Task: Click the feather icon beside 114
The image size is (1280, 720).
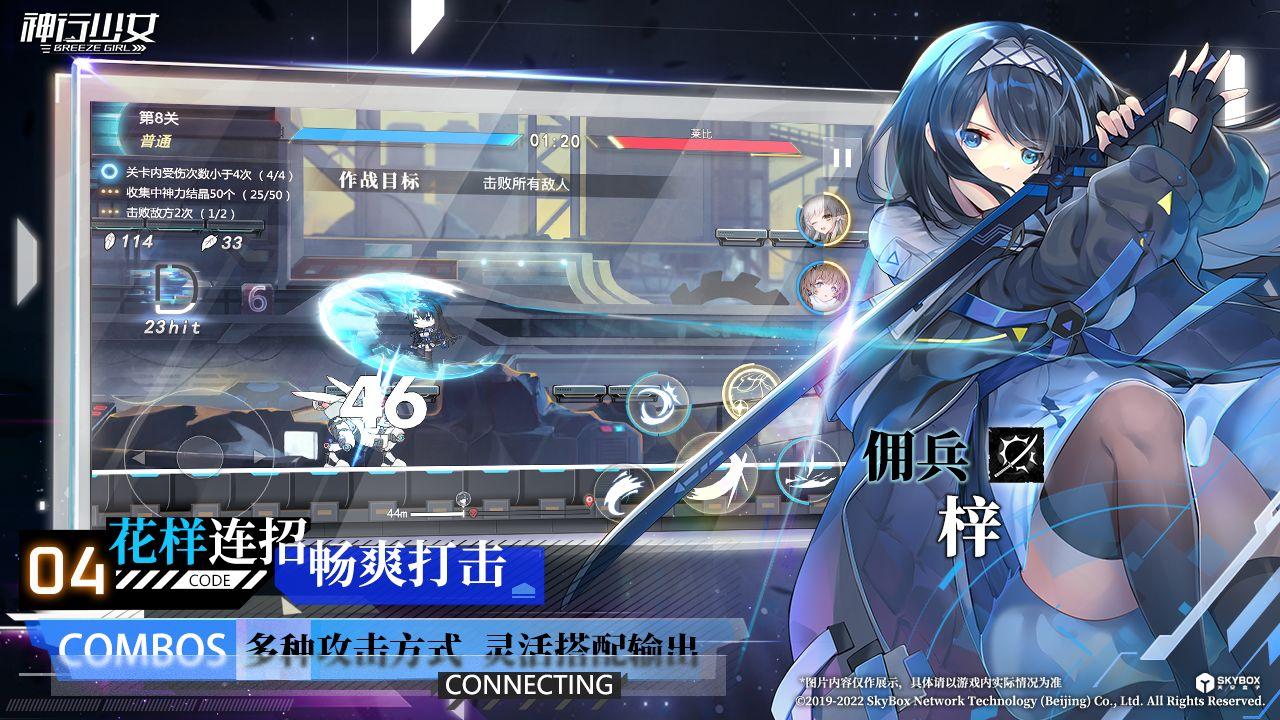Action: pyautogui.click(x=109, y=242)
